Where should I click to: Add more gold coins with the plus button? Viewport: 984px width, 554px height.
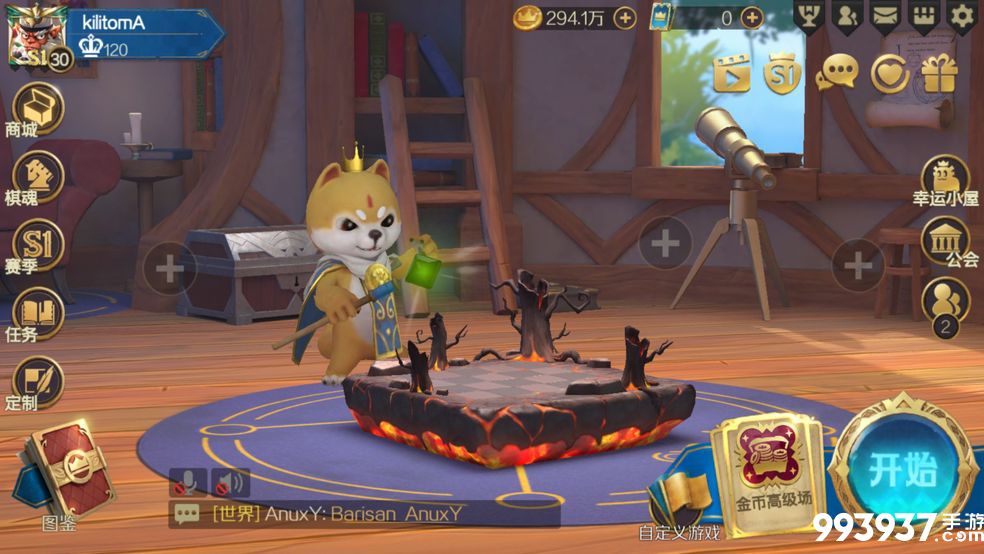624,17
